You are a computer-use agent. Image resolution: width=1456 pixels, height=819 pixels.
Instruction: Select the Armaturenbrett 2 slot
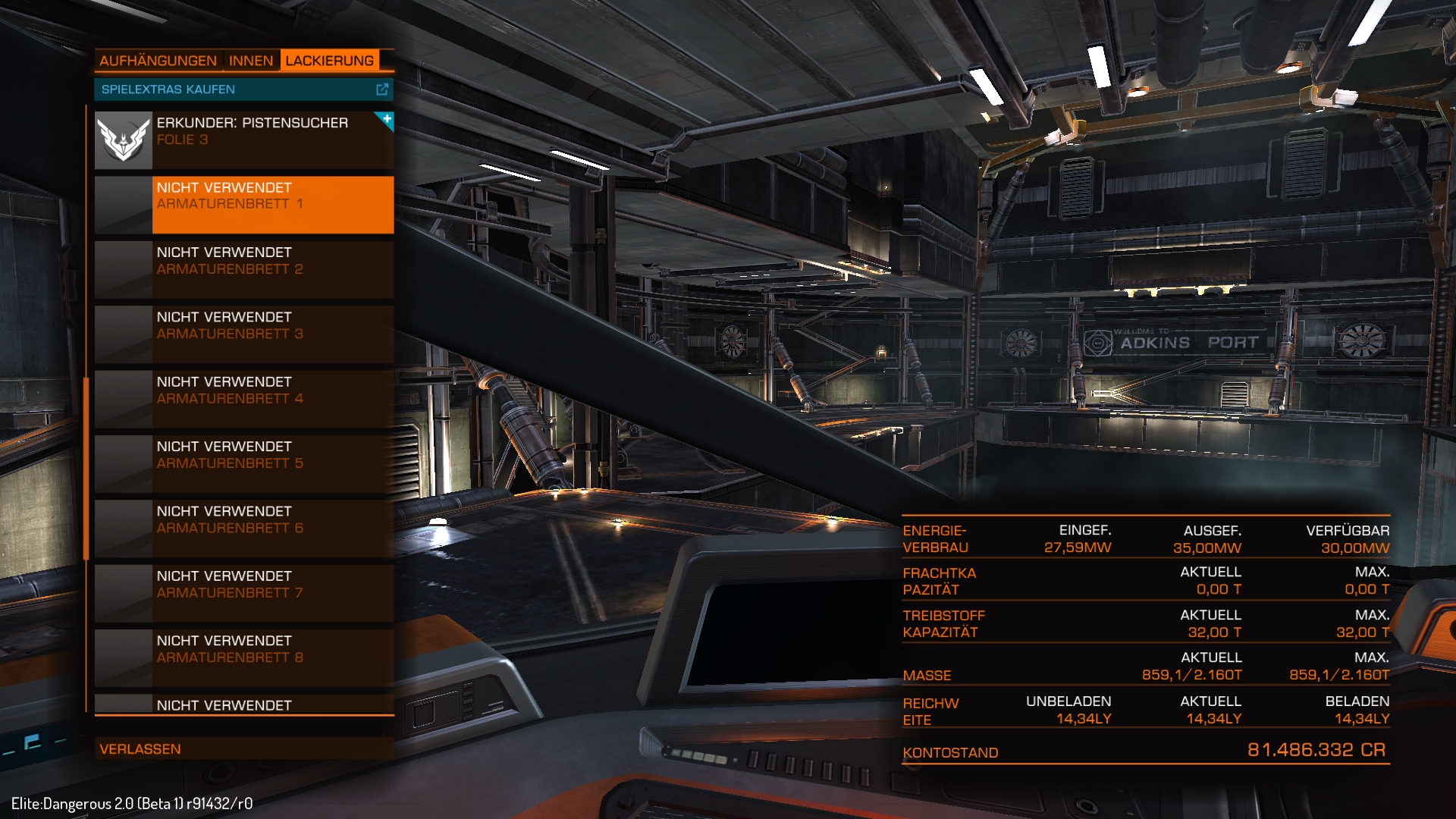(x=273, y=269)
